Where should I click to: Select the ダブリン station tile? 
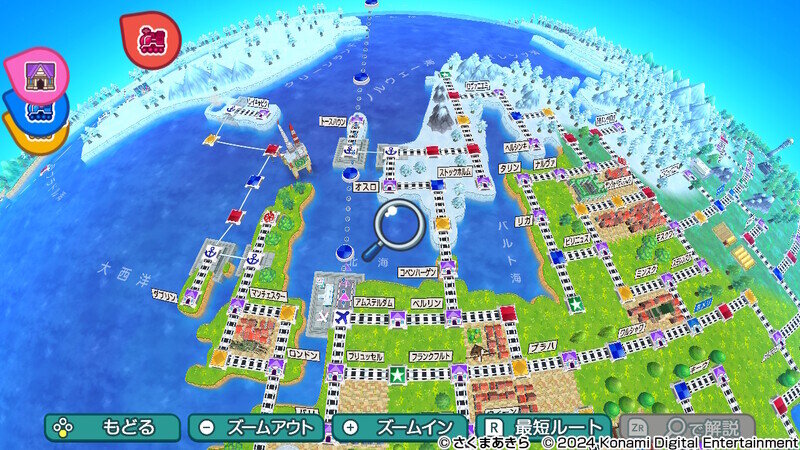click(x=190, y=296)
